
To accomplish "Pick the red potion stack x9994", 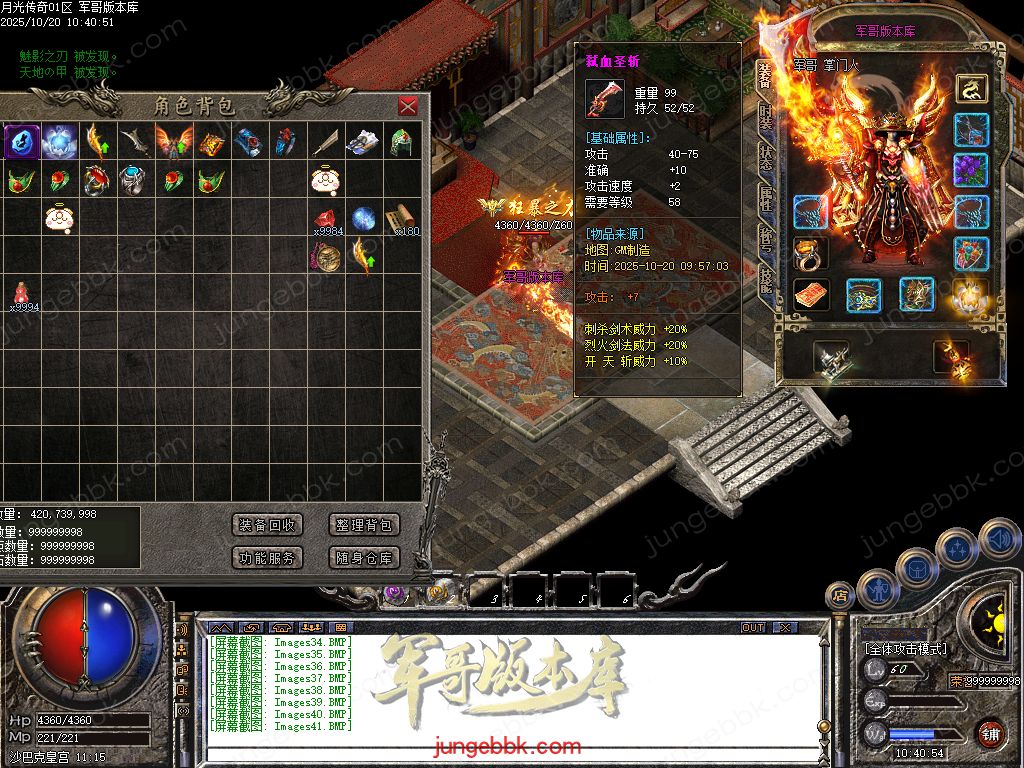I will [x=21, y=292].
